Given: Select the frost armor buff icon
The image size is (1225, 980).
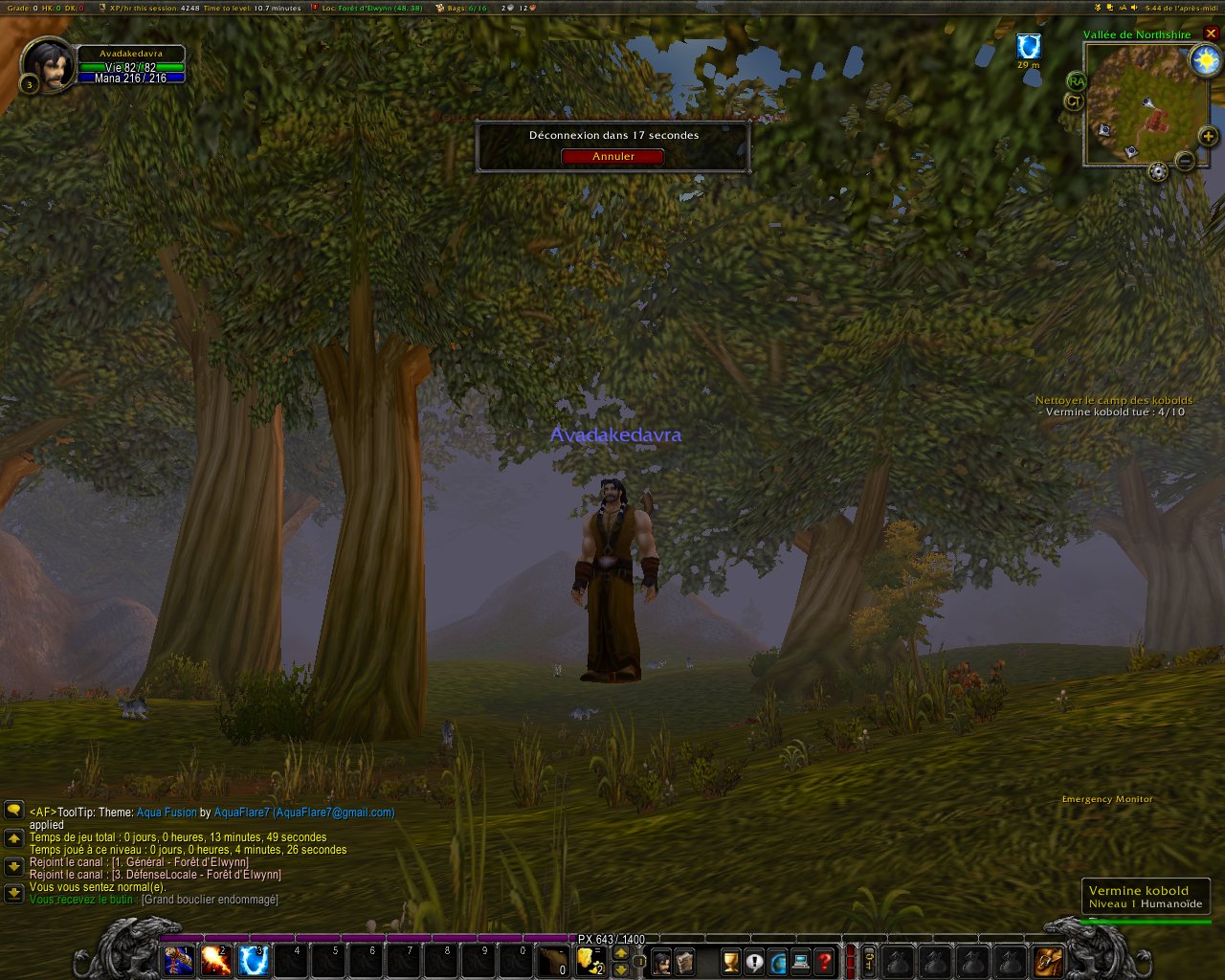Looking at the screenshot, I should click(1029, 46).
